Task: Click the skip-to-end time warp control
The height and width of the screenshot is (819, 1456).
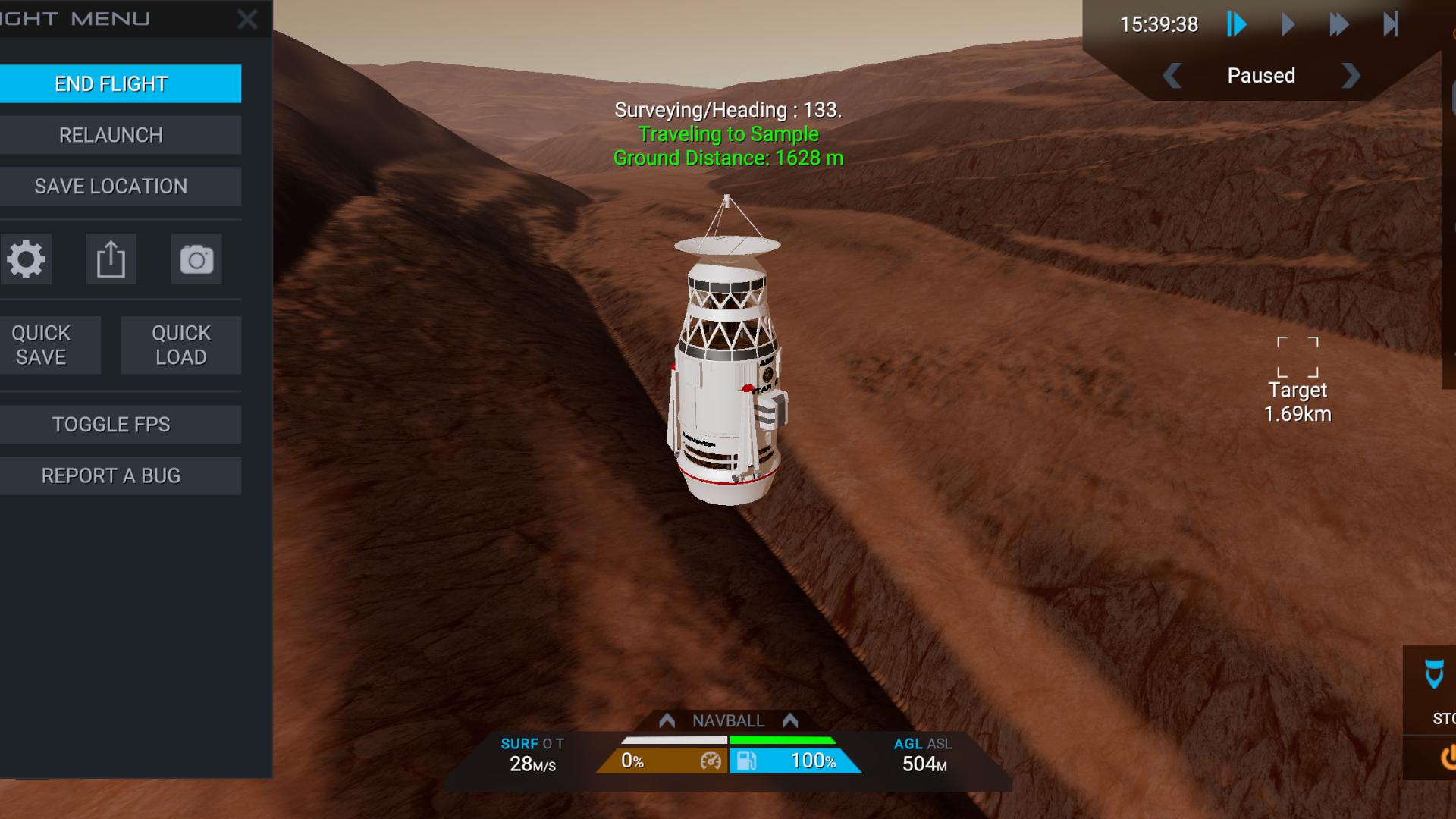Action: click(1391, 24)
